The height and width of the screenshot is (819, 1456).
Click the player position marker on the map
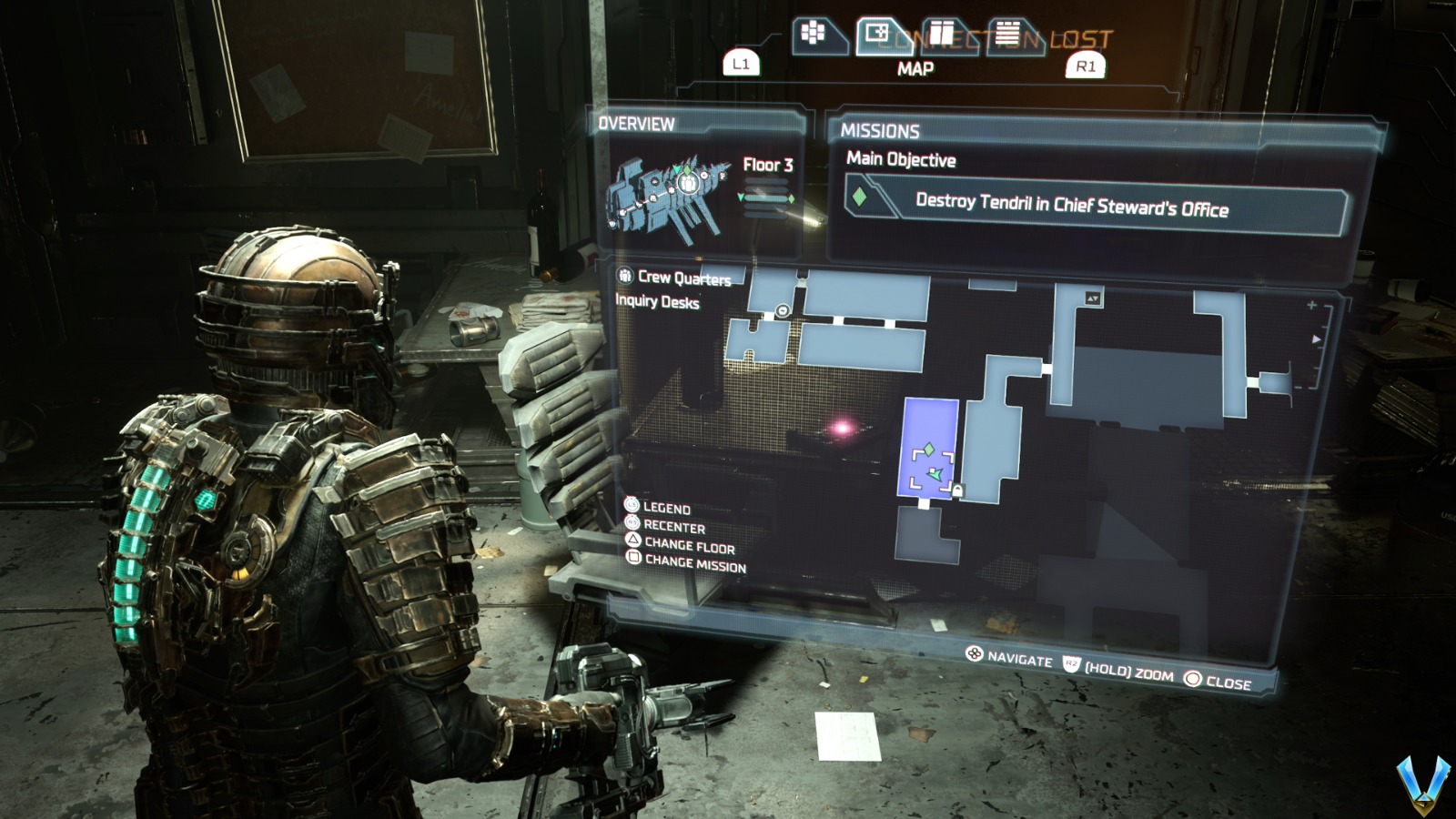pos(935,474)
